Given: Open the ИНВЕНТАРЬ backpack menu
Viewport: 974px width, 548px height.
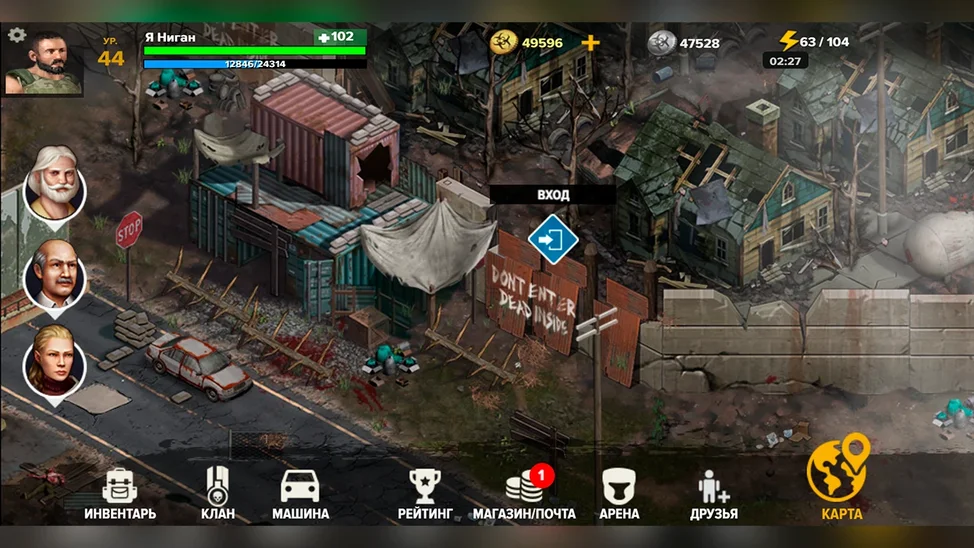Looking at the screenshot, I should tap(119, 494).
